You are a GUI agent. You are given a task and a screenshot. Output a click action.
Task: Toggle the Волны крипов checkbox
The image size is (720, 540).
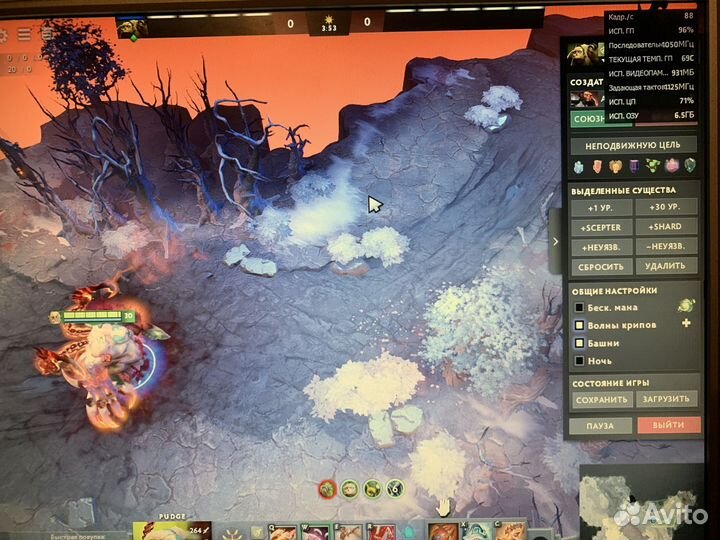[x=579, y=325]
